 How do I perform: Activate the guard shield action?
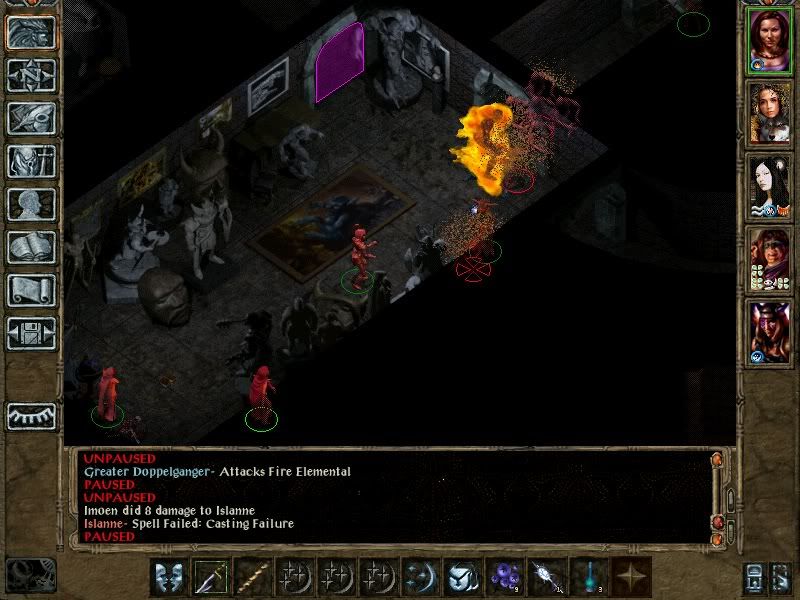coord(170,577)
